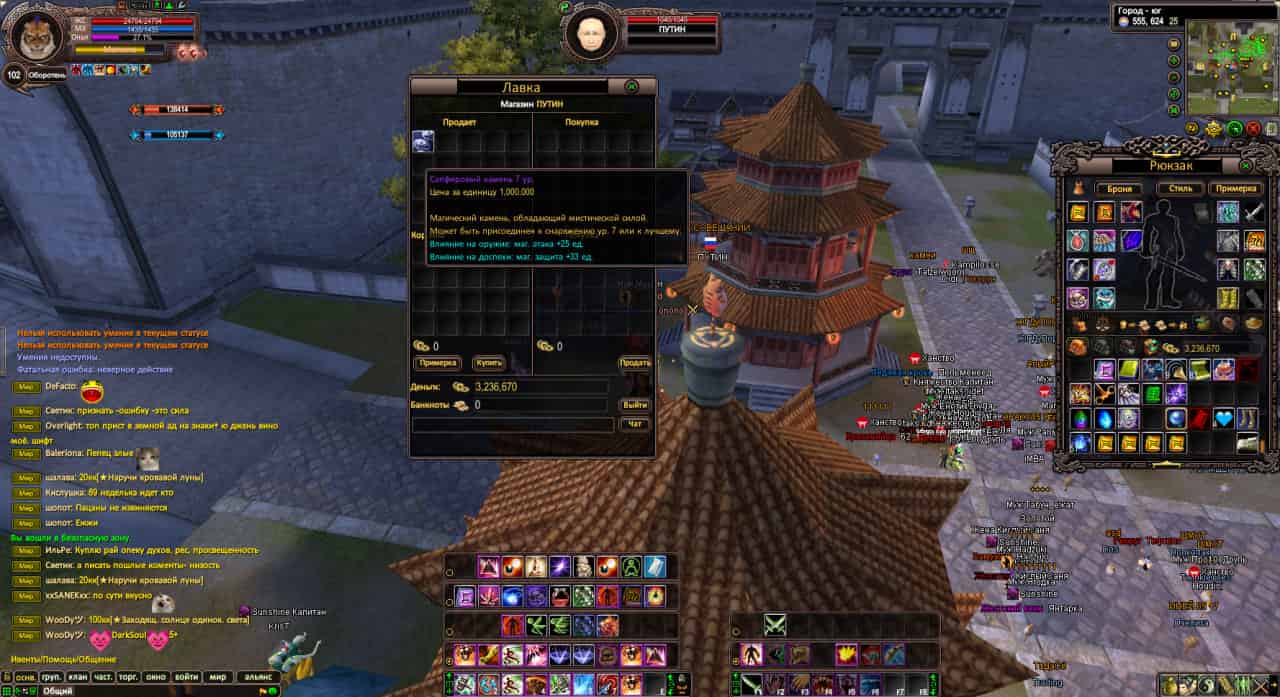
Task: Select the sapphire stone item for sale
Action: 423,142
